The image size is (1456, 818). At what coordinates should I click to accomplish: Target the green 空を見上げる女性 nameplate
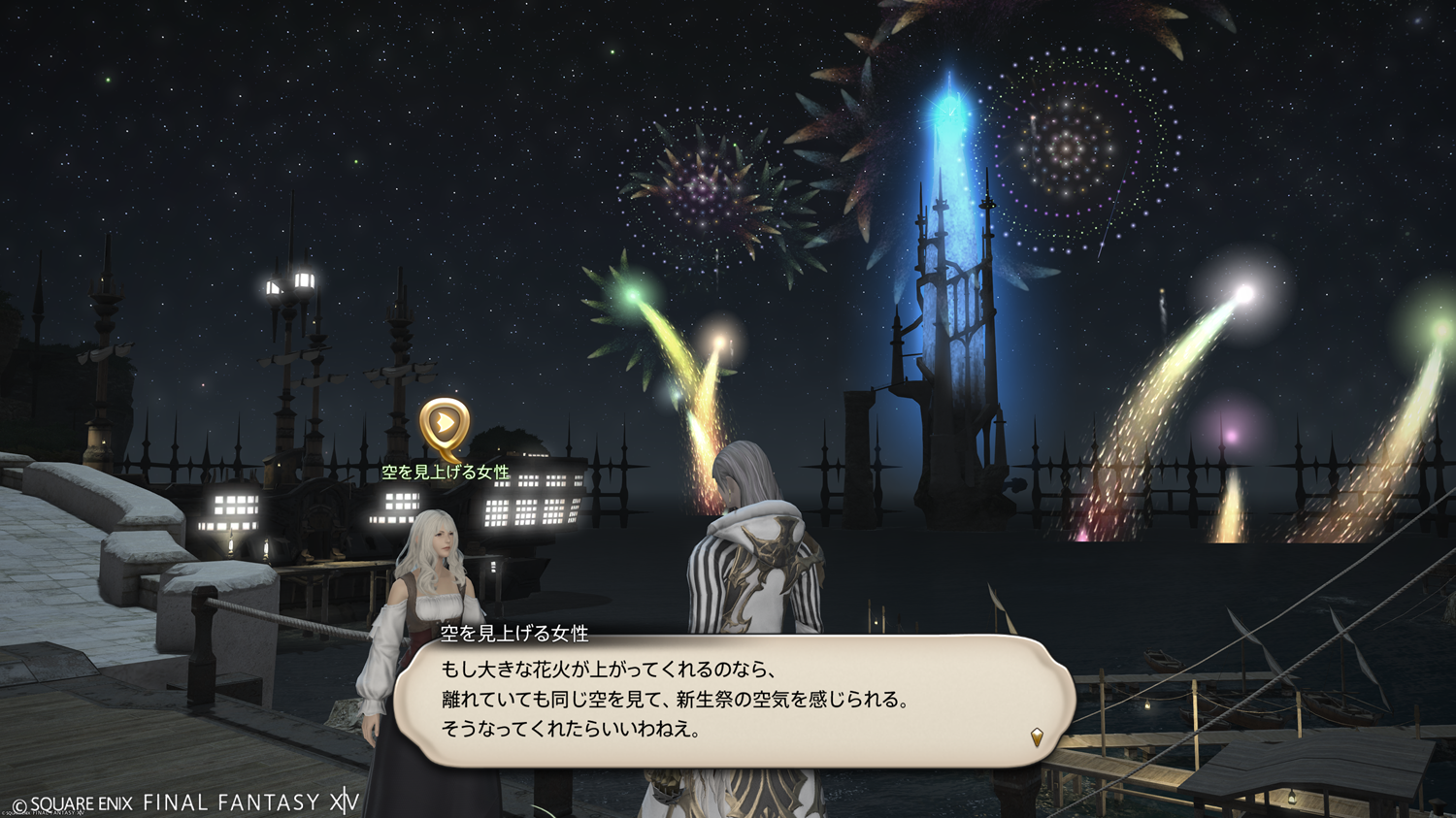[x=446, y=473]
